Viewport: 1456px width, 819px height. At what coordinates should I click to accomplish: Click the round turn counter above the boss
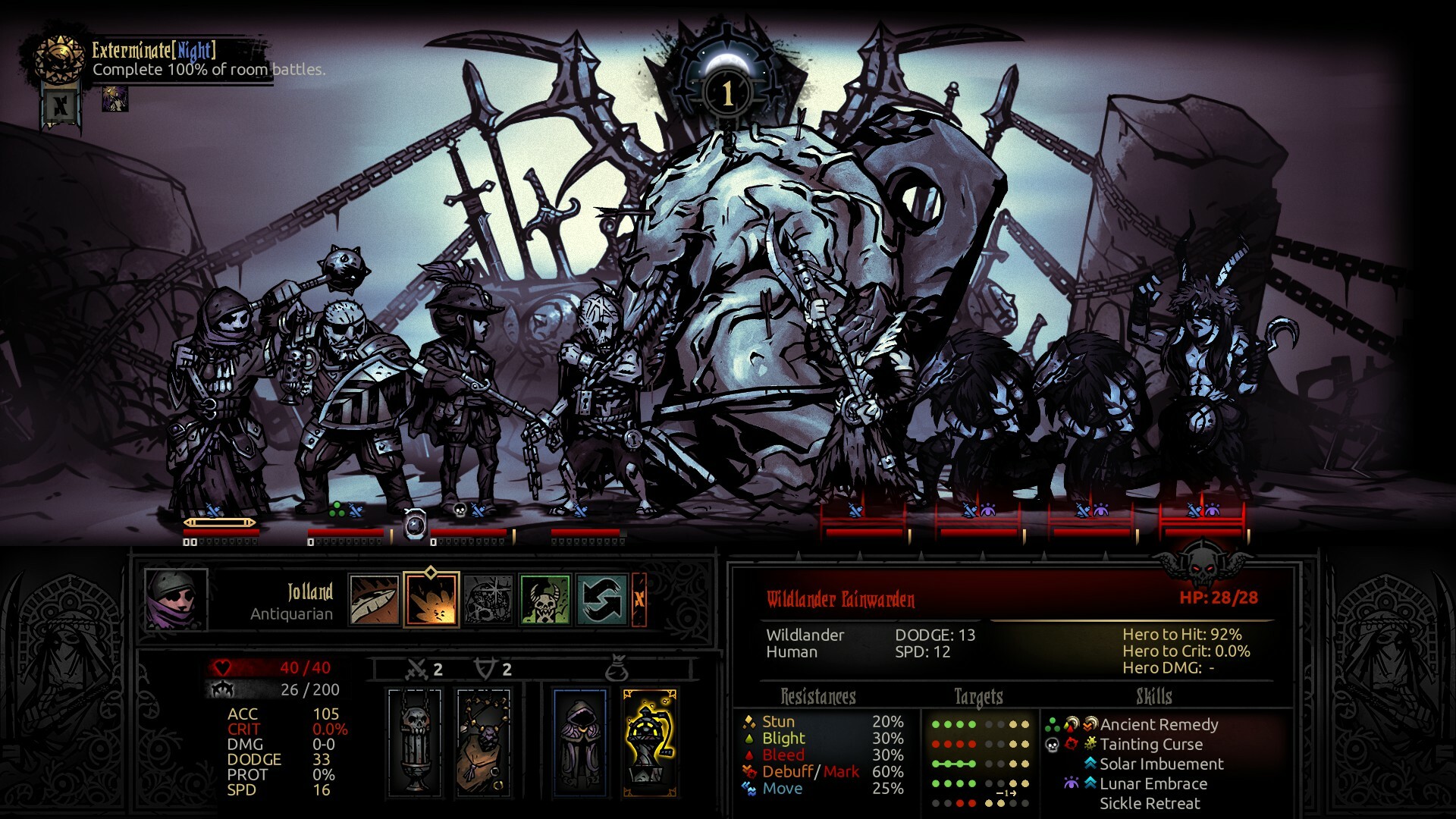click(726, 91)
